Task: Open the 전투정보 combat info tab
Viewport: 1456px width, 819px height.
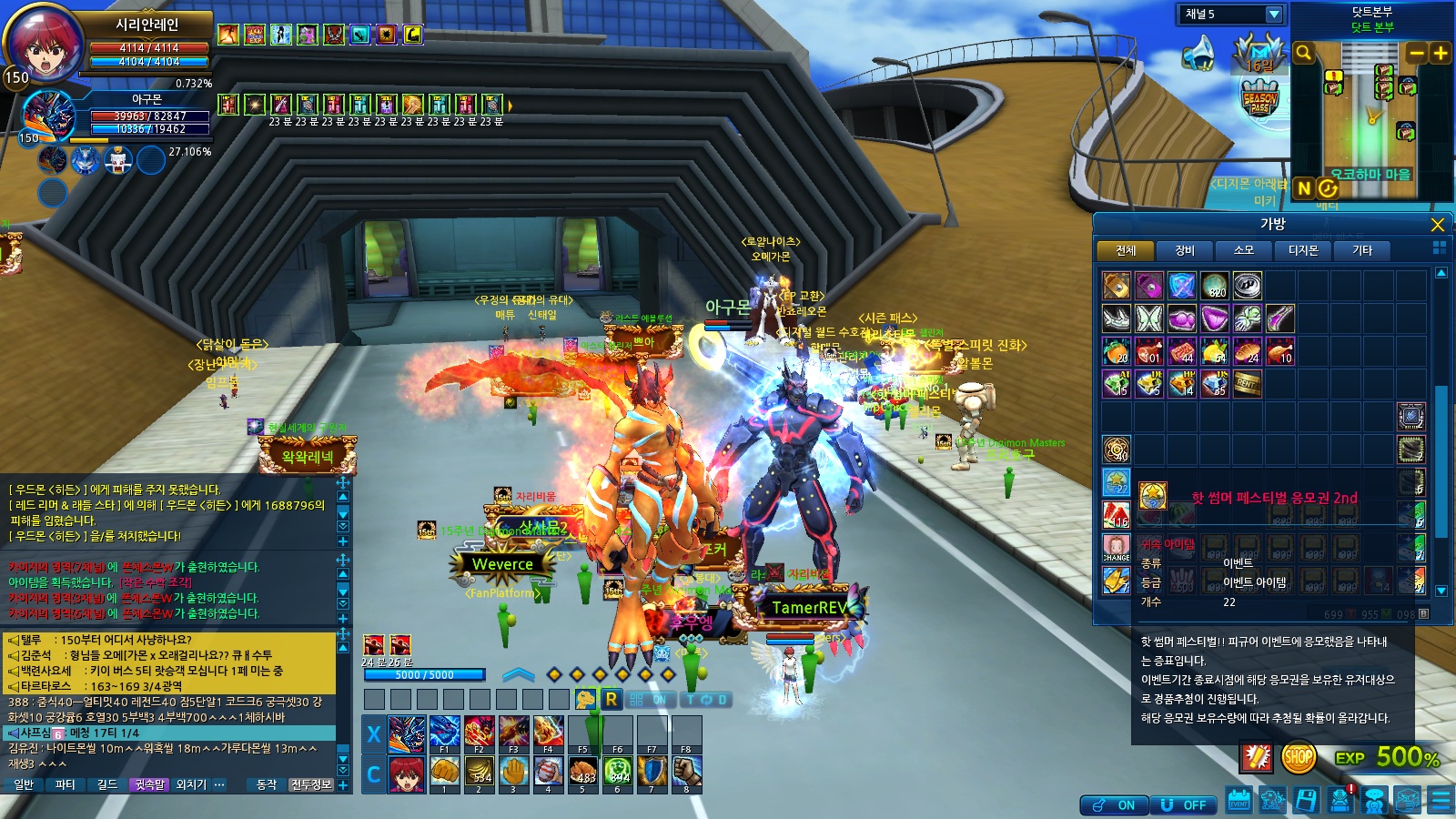Action: coord(310,784)
